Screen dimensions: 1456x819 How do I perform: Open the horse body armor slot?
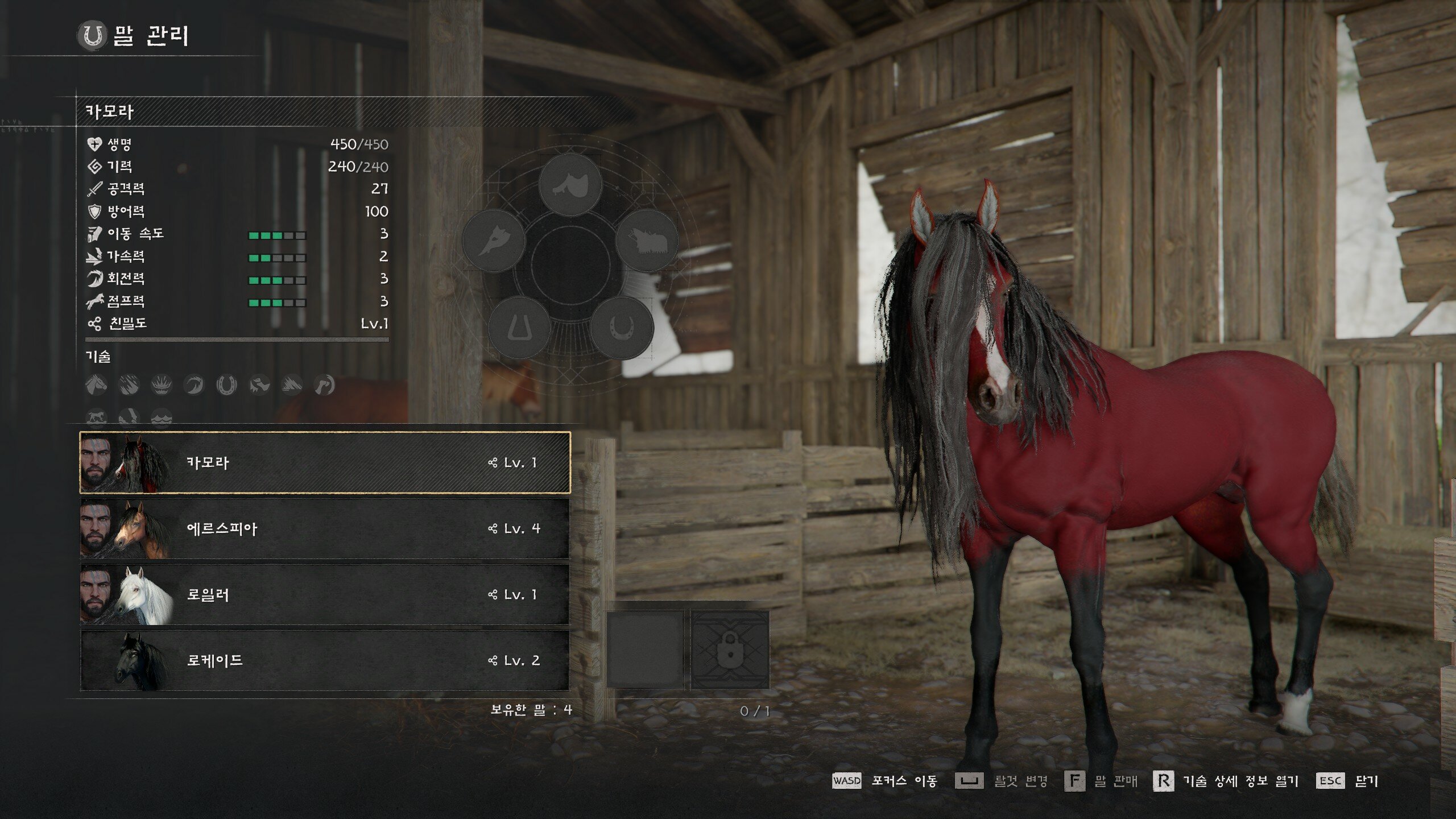(647, 241)
